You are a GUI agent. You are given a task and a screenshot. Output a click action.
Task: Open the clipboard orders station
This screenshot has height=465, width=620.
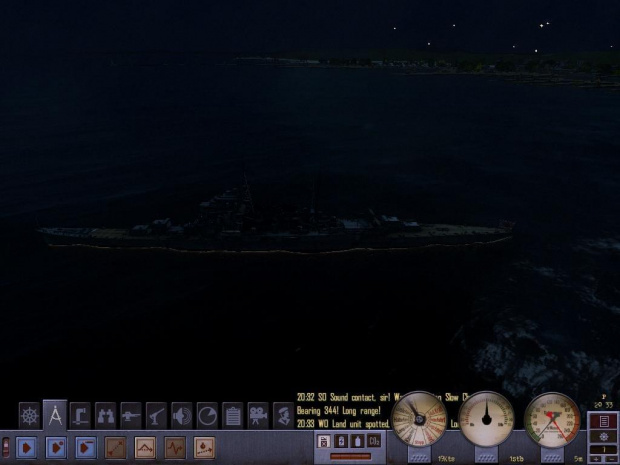tap(232, 415)
